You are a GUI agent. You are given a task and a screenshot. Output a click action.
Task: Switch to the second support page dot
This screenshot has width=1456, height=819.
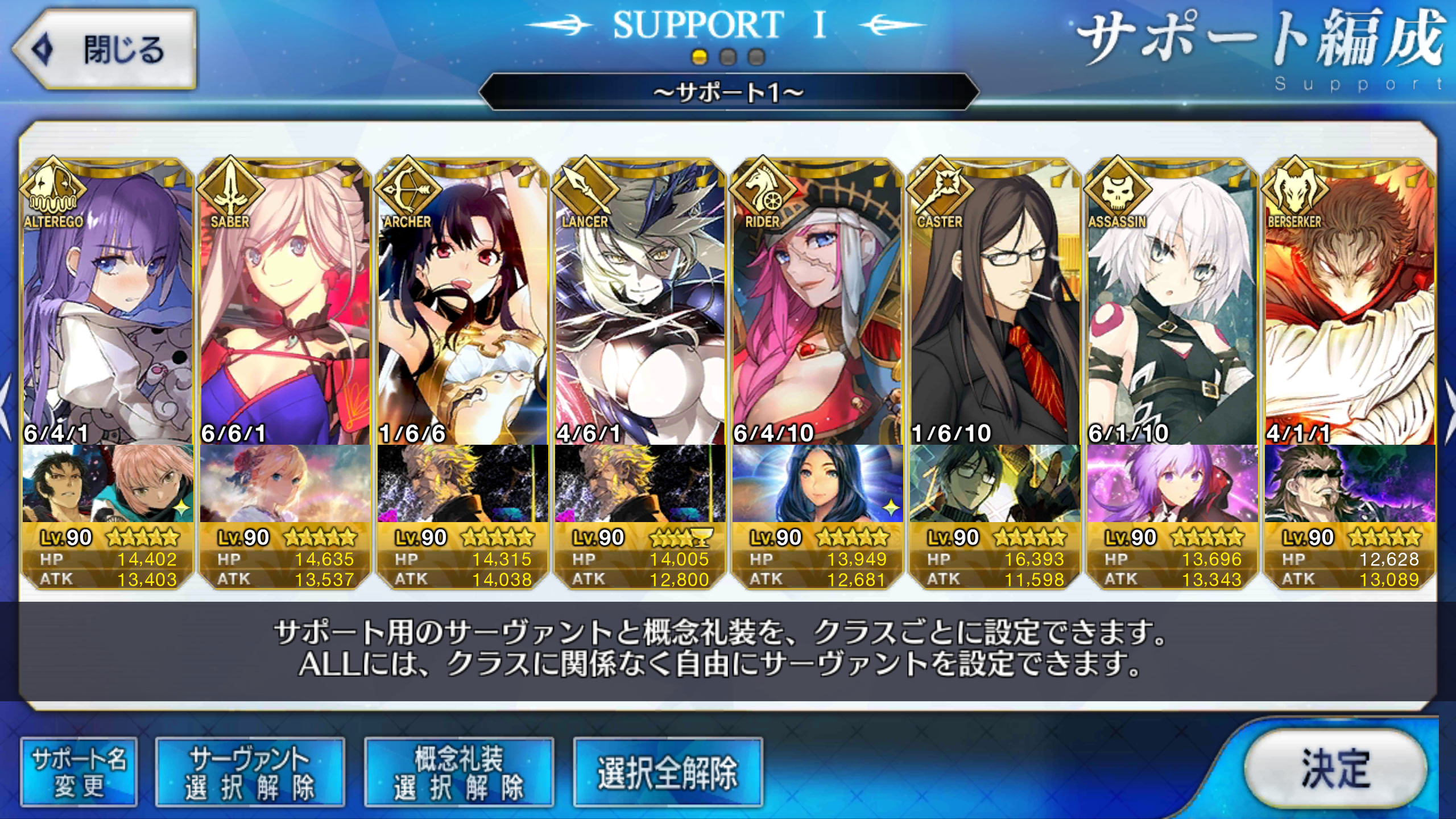coord(728,57)
